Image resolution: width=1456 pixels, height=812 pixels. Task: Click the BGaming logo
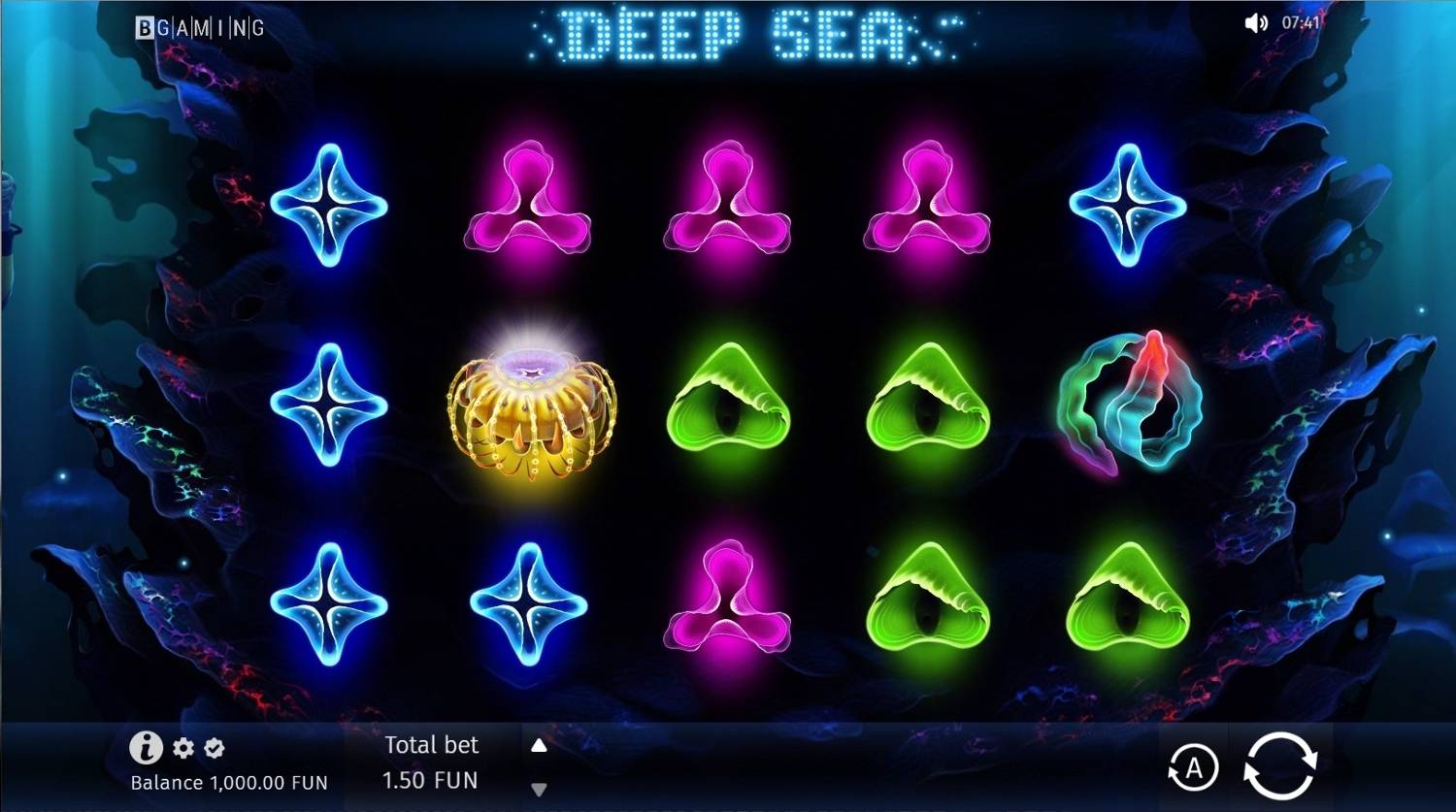click(x=197, y=27)
